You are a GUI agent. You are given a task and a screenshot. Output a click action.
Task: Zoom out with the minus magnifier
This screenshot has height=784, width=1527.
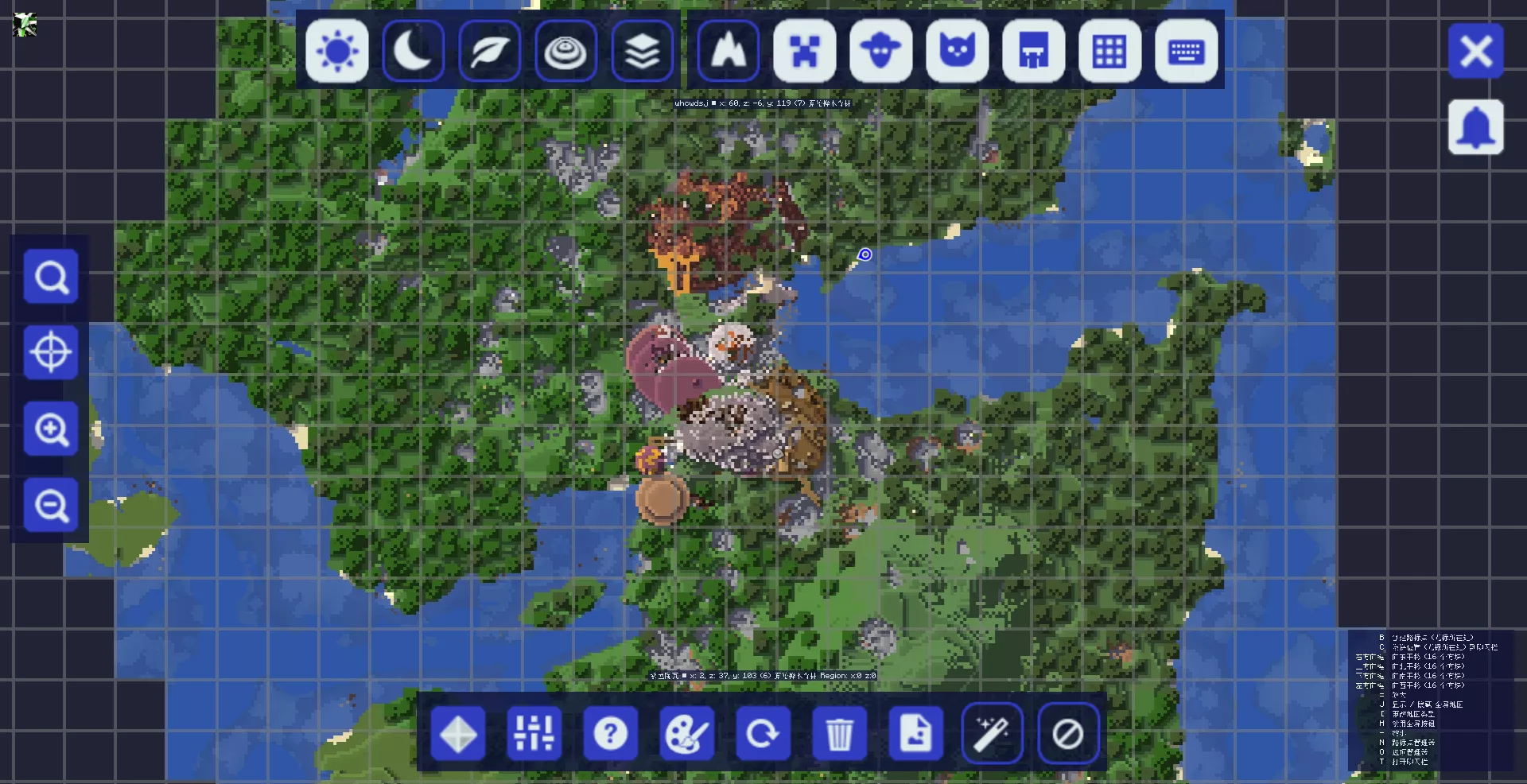coord(52,505)
